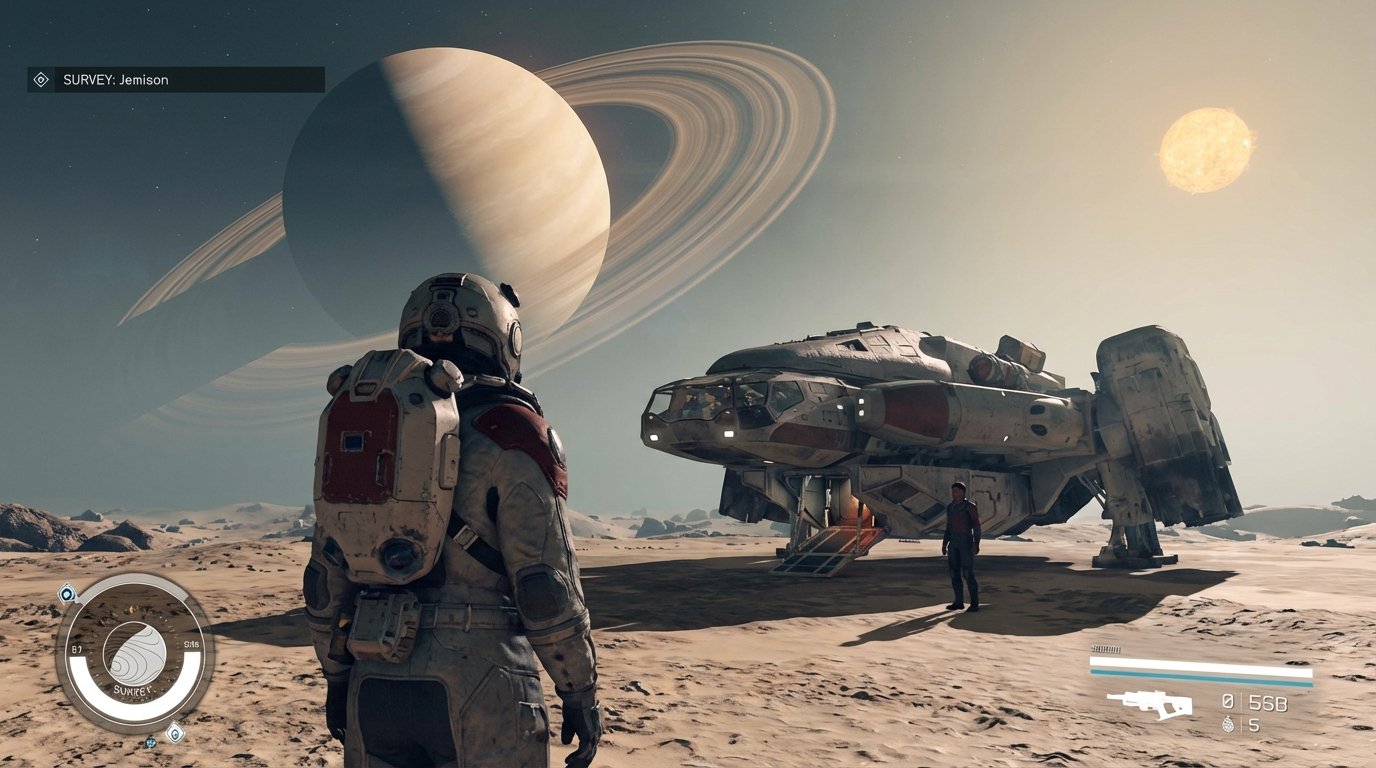Screen dimensions: 1376x768
Task: Click the grenade count showing 5
Action: tap(1254, 724)
